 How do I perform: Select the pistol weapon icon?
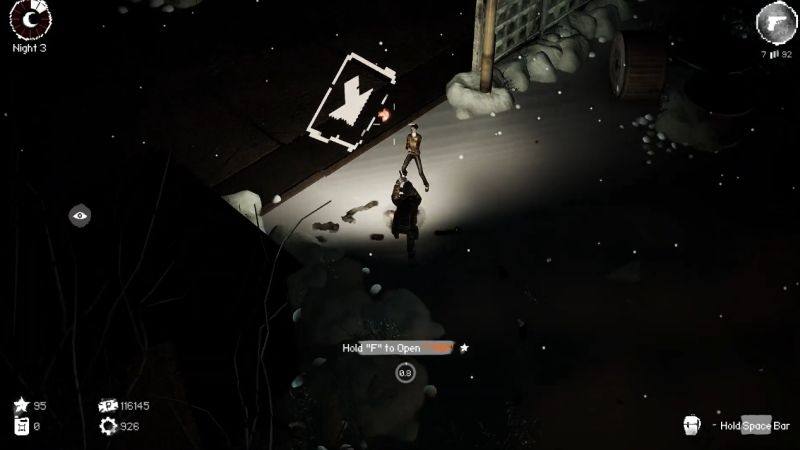click(773, 20)
